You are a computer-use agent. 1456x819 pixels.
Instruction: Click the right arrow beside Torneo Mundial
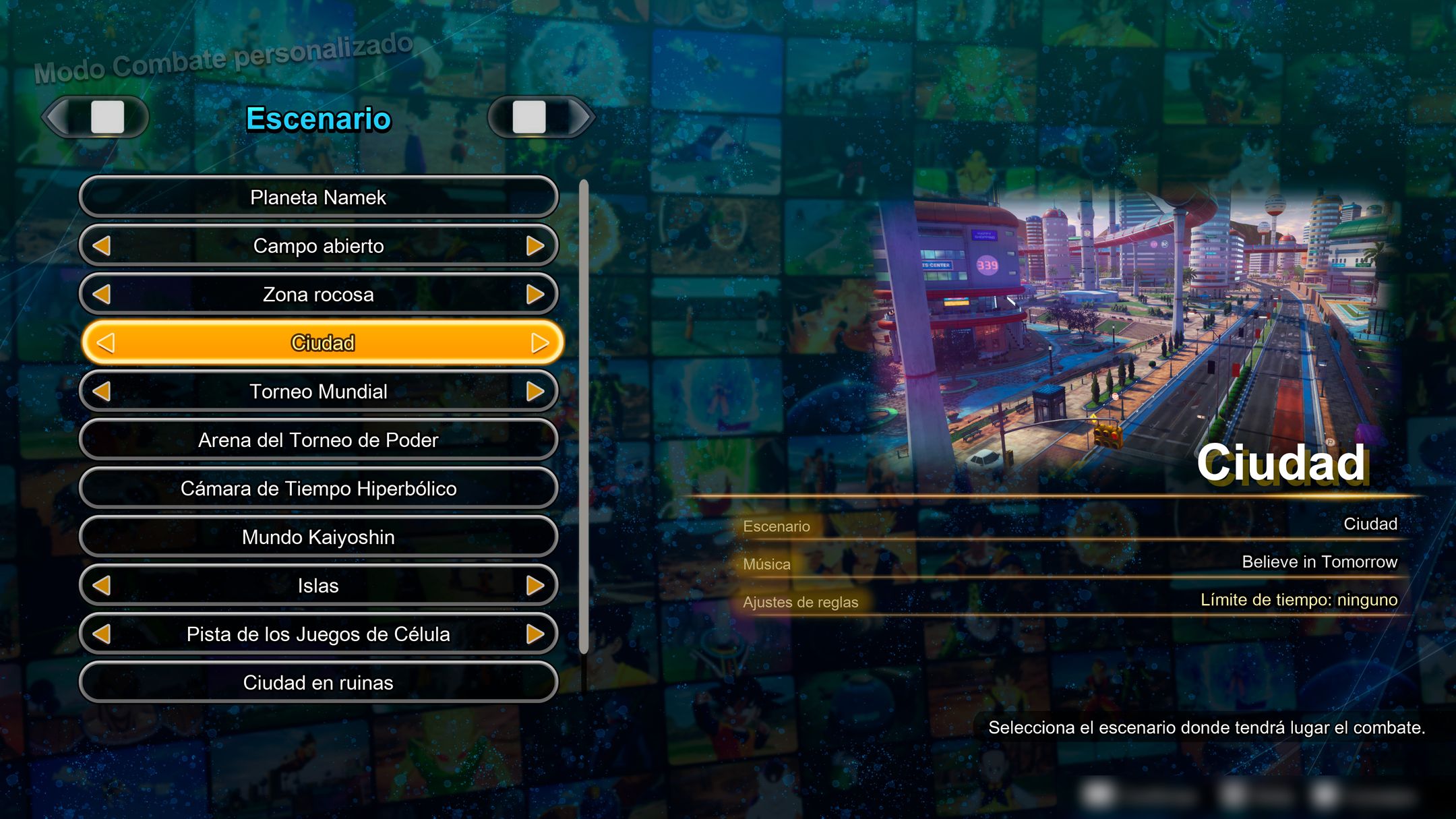point(536,391)
